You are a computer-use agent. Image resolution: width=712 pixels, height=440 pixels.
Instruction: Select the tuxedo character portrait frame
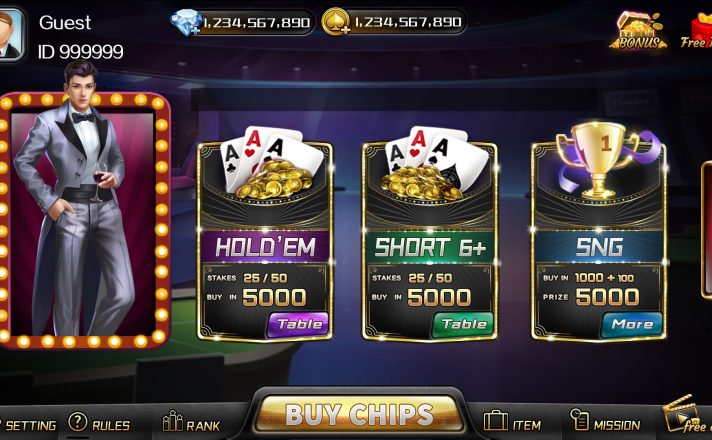click(x=84, y=215)
